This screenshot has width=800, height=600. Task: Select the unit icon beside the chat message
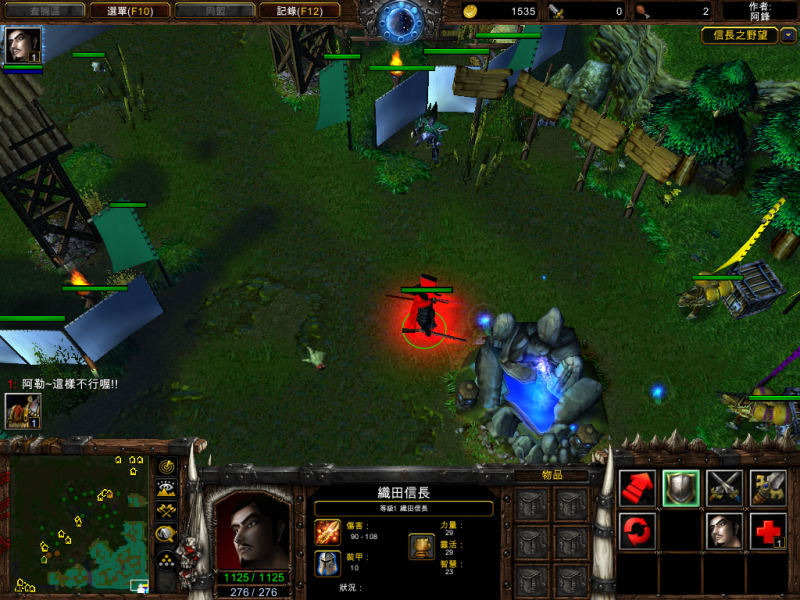click(23, 411)
